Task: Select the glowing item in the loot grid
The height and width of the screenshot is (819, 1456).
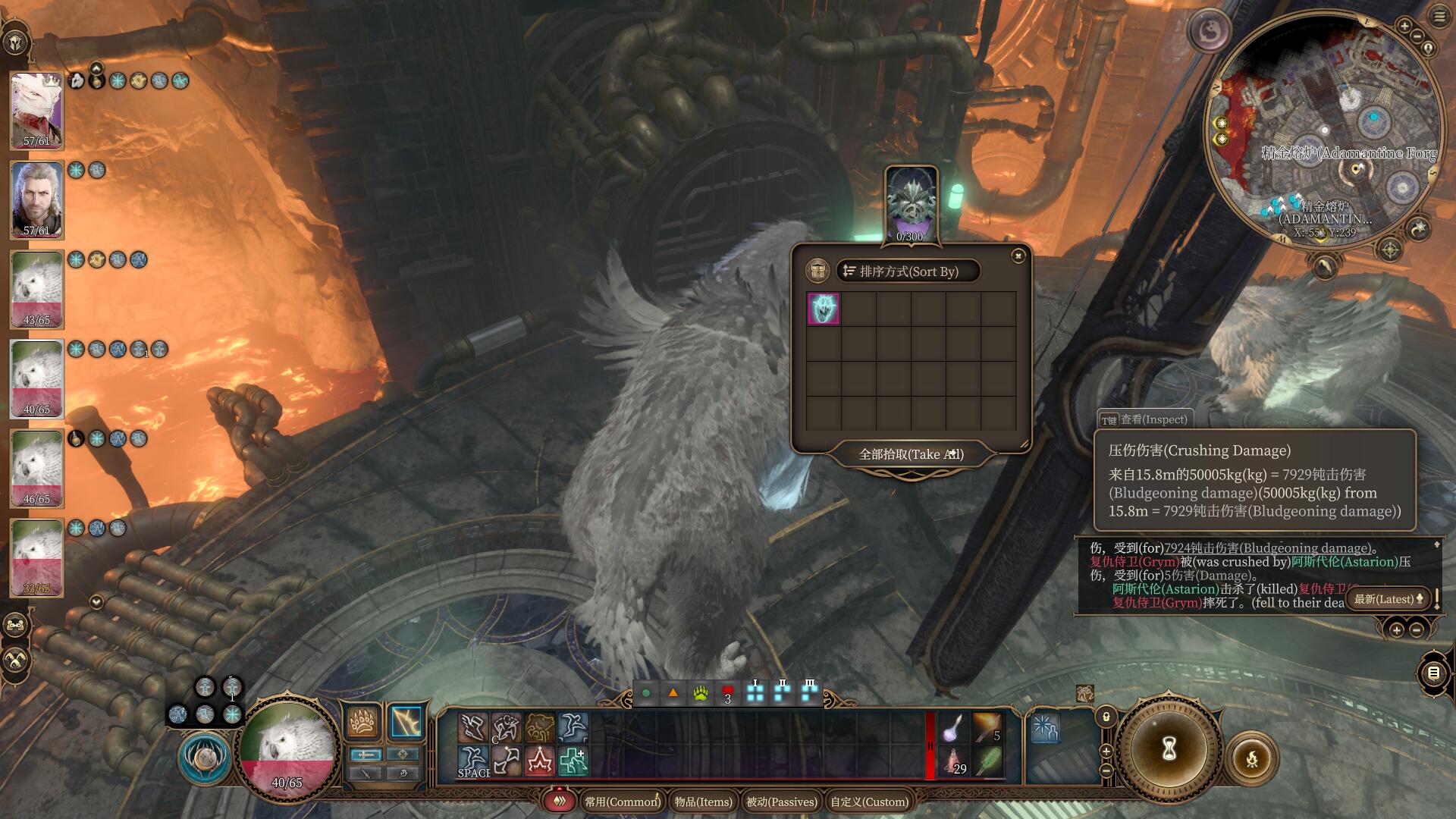Action: [823, 309]
